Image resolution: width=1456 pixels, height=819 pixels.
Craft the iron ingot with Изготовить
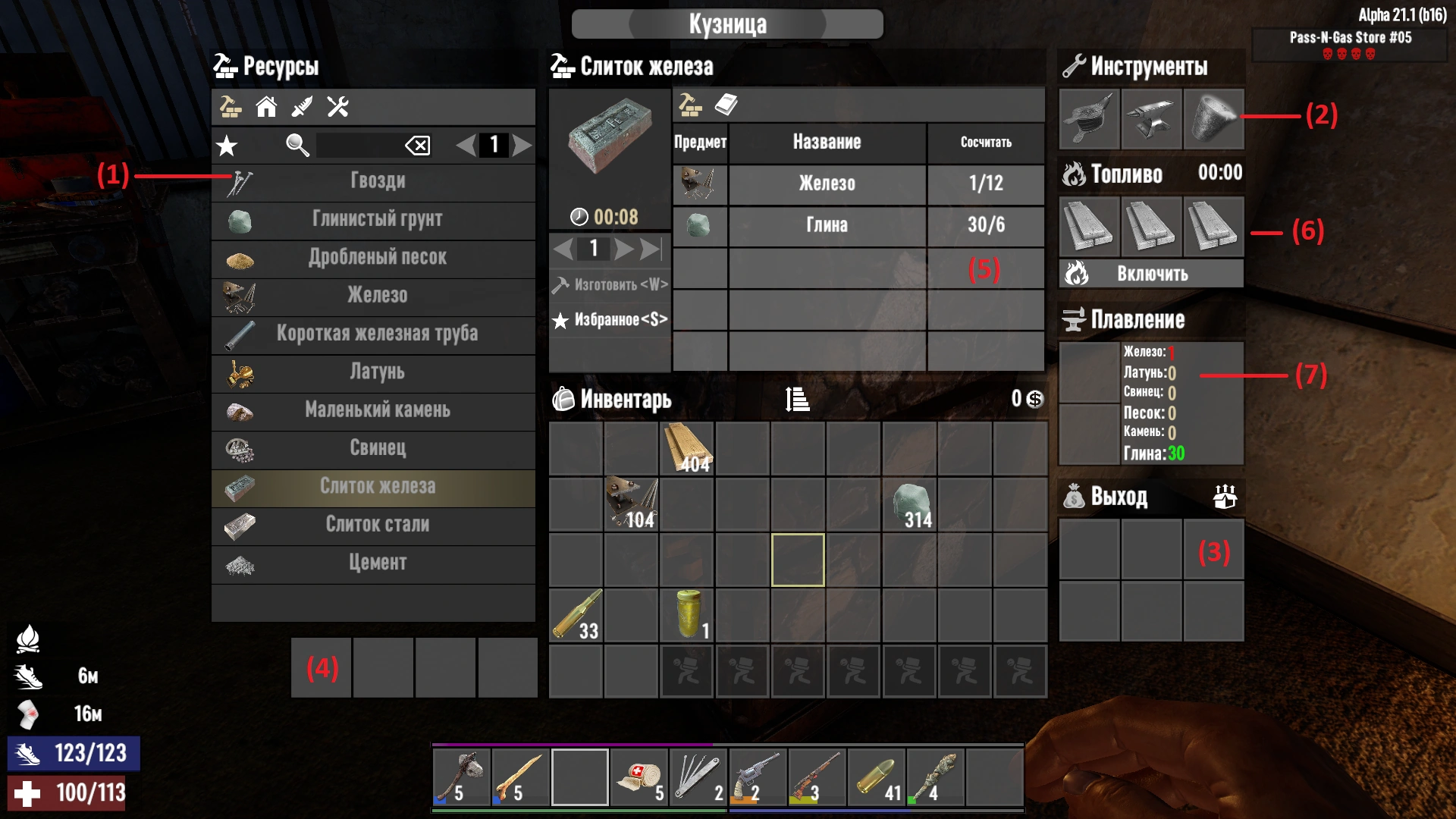click(611, 285)
